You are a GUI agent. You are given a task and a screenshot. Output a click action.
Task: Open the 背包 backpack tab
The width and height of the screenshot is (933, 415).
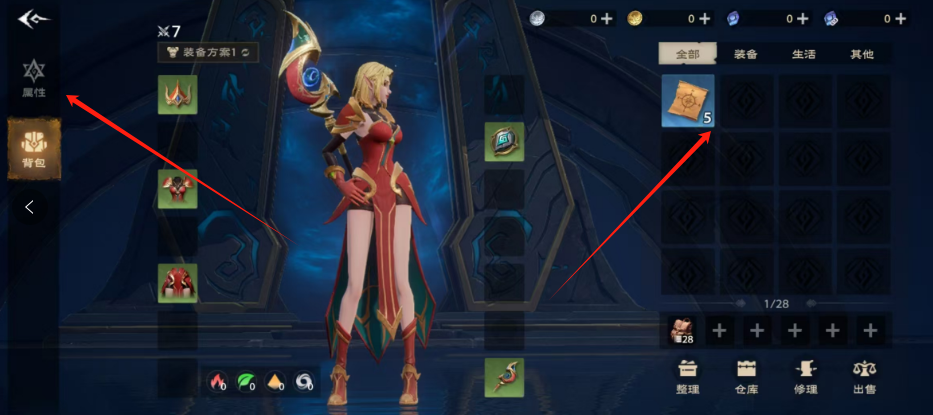34,148
